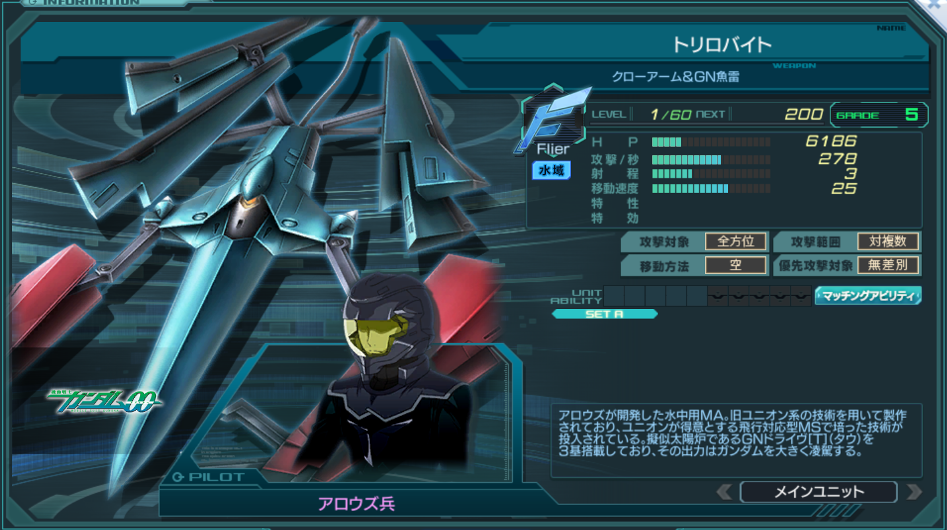Select the メインユニット main unit button
The height and width of the screenshot is (530, 947).
(817, 492)
